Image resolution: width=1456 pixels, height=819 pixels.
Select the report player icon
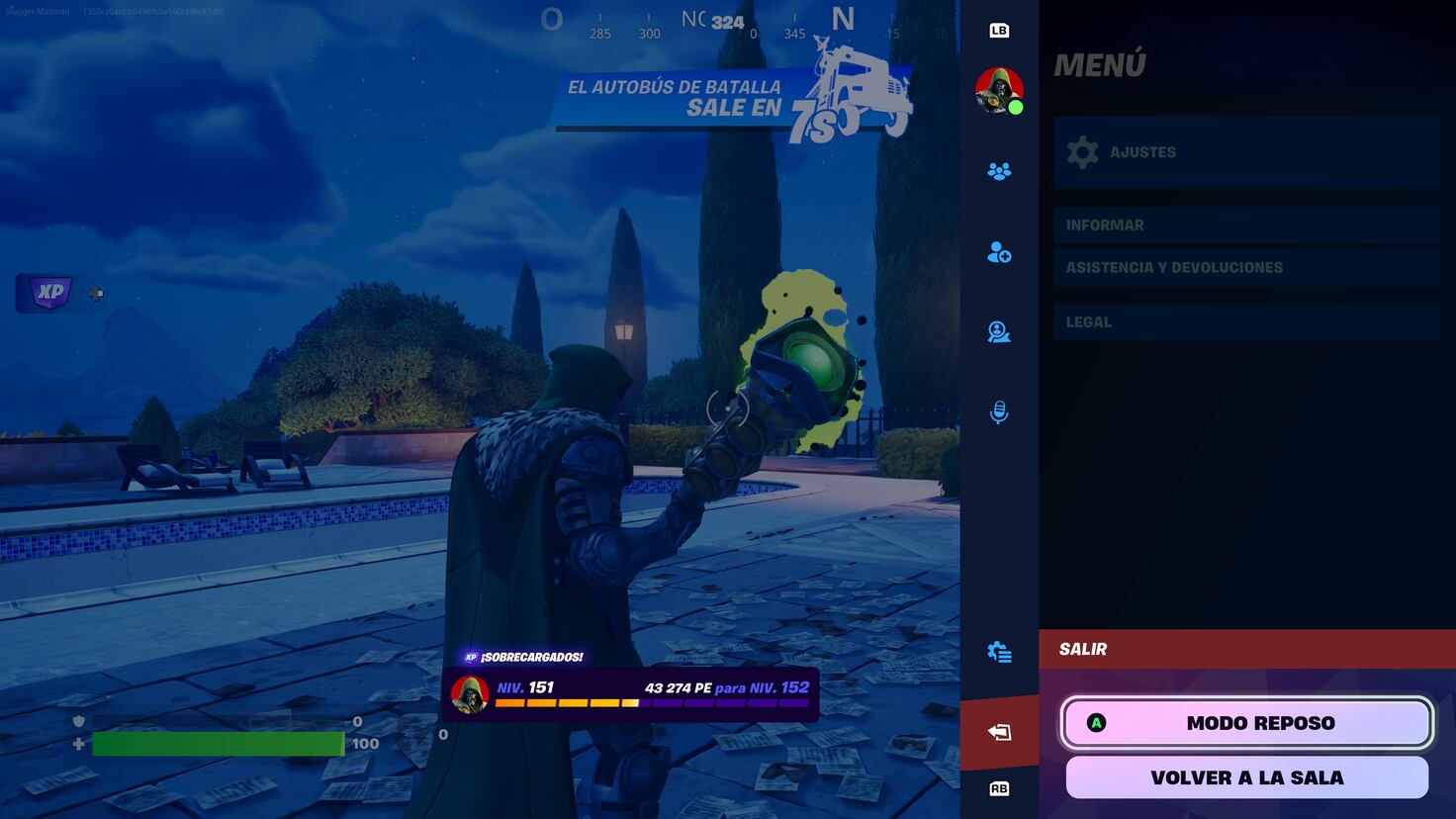pos(999,332)
